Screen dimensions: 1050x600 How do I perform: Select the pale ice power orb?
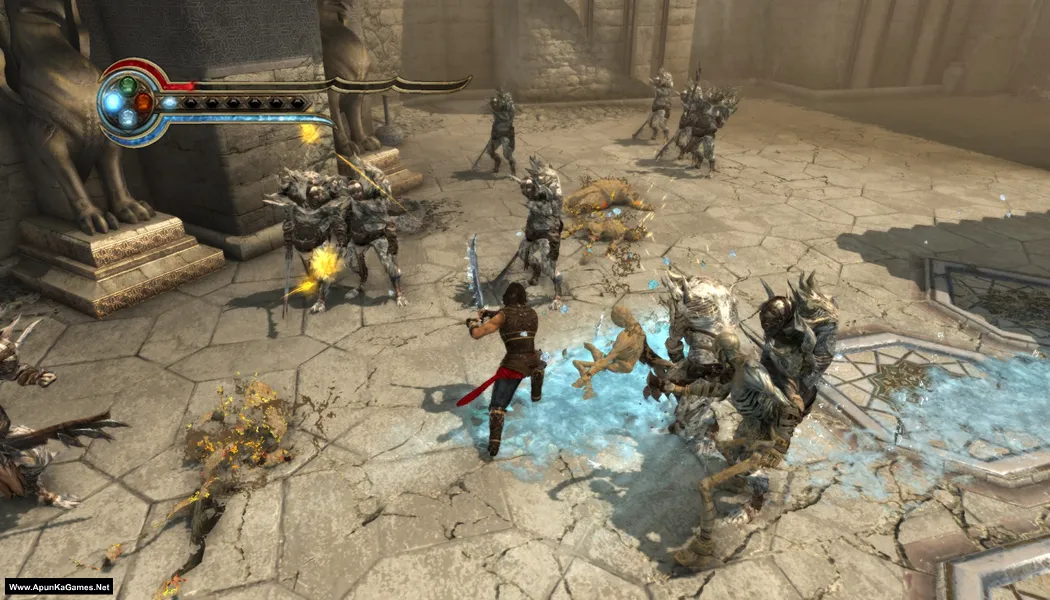tap(128, 118)
